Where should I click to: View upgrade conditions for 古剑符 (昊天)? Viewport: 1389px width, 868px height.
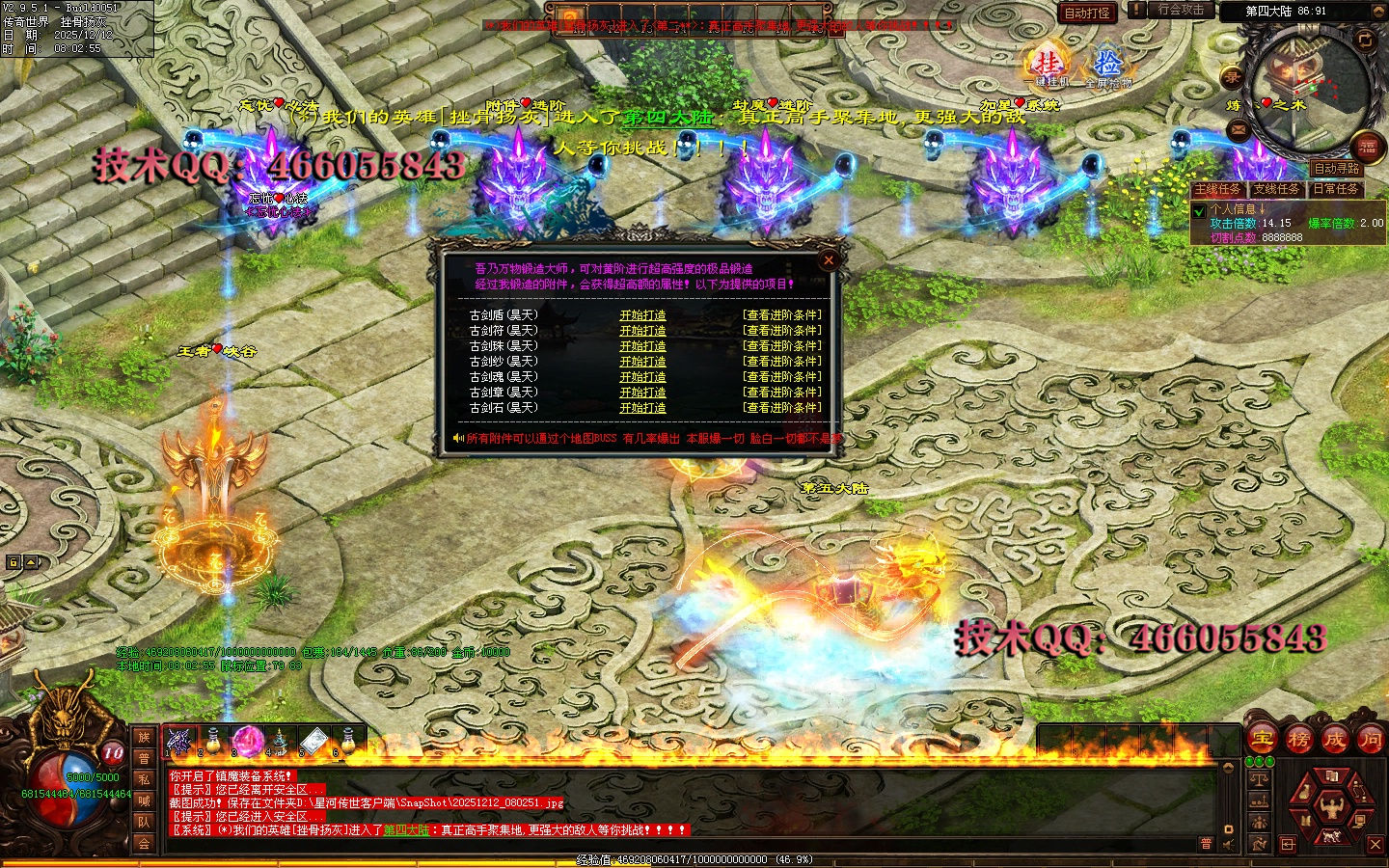point(781,331)
